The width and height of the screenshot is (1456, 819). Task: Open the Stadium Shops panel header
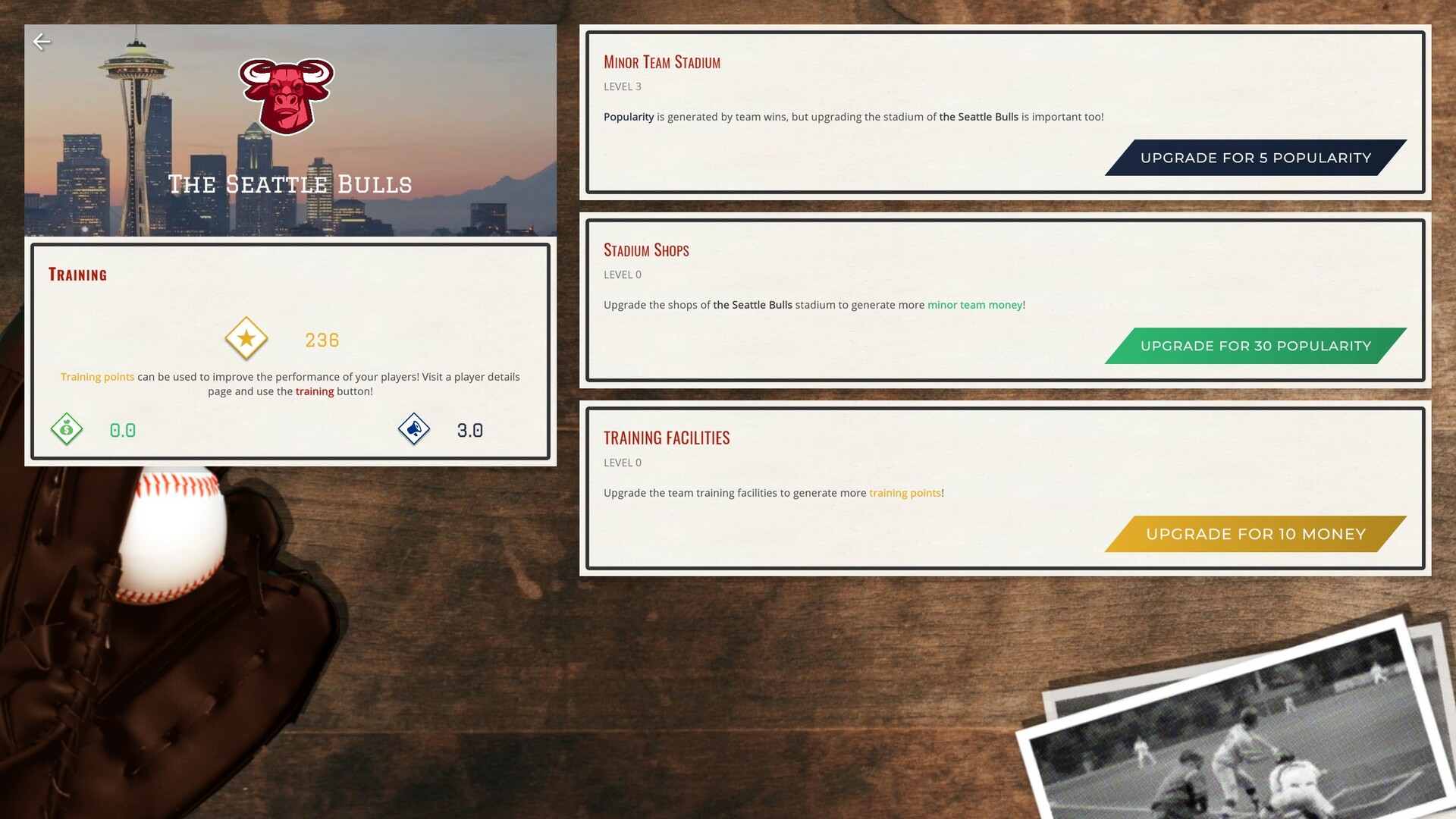(x=646, y=250)
